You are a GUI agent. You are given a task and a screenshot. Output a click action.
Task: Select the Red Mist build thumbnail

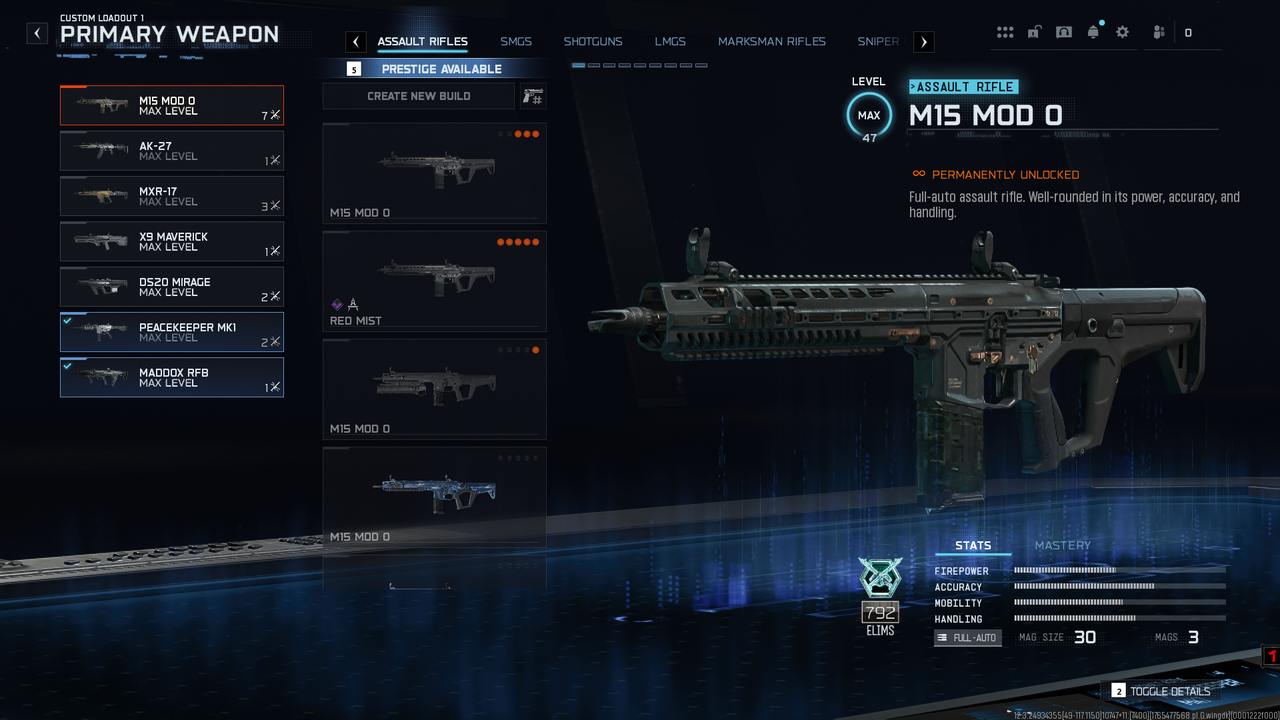click(434, 281)
